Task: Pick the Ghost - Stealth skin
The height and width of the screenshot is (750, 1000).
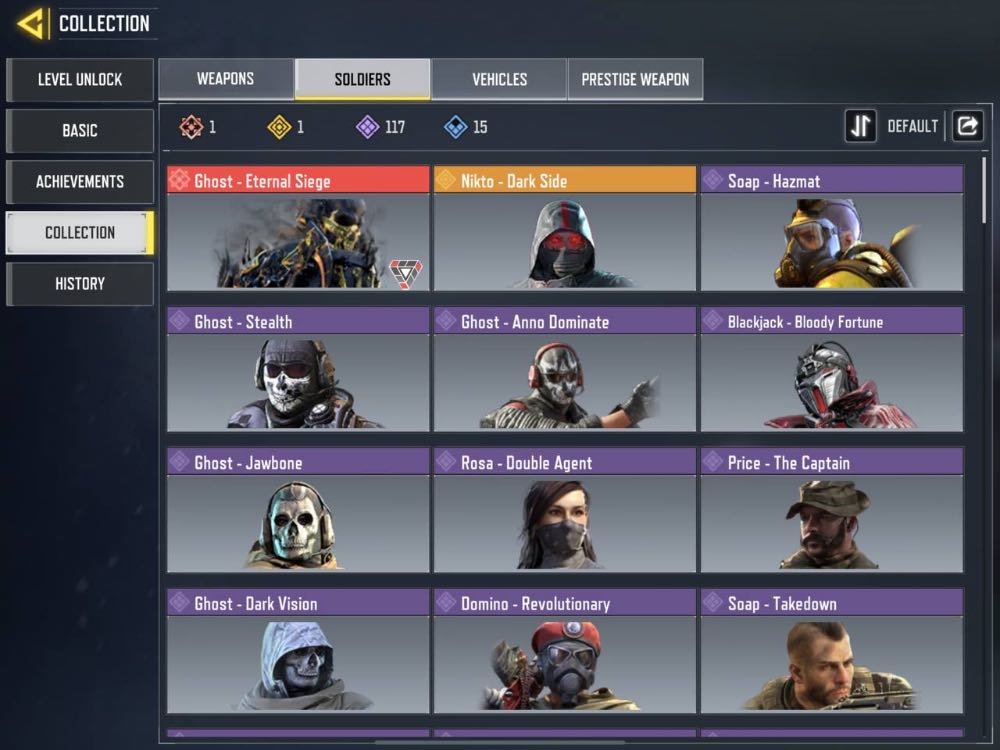Action: [298, 369]
